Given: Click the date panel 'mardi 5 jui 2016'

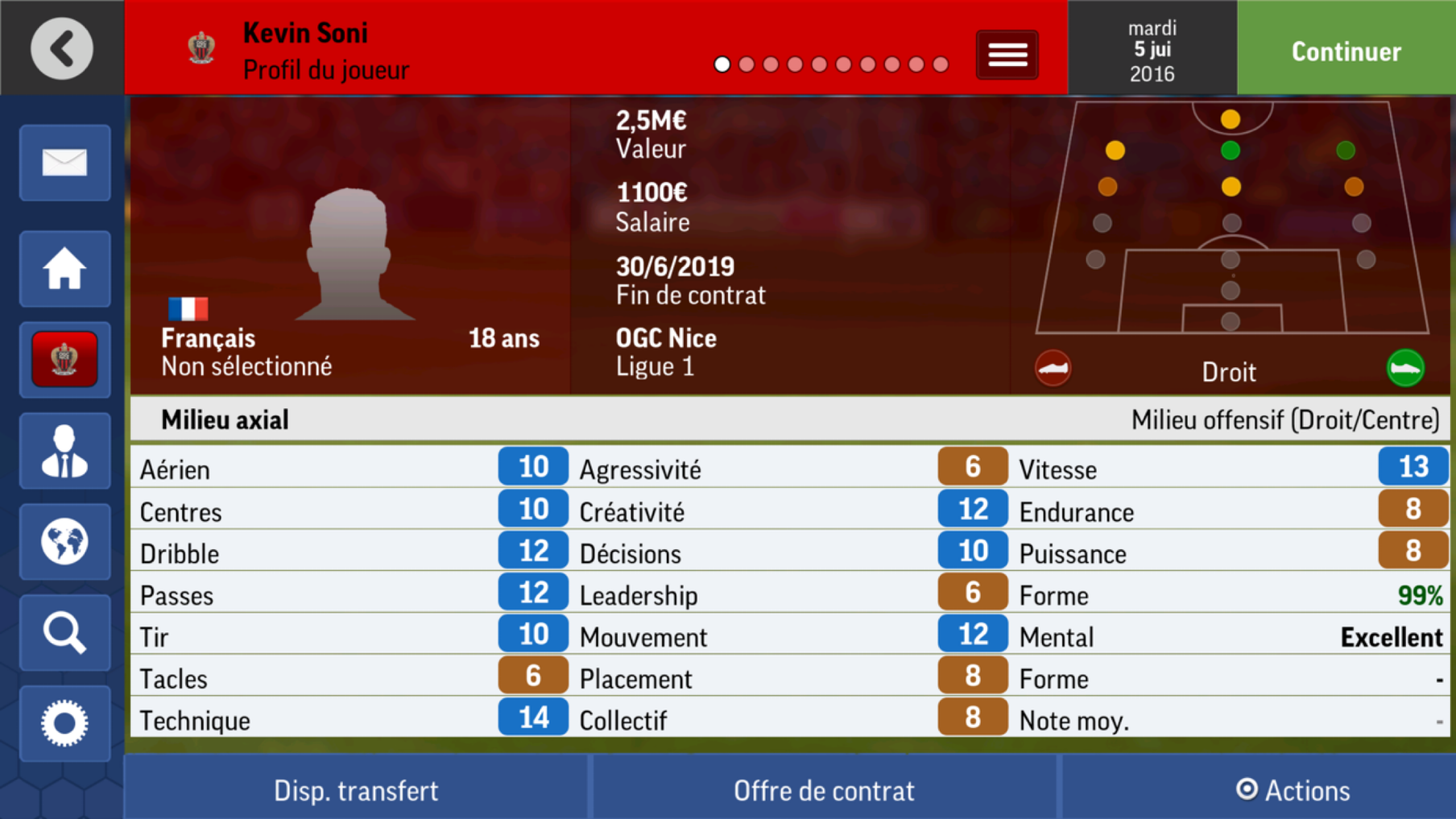Looking at the screenshot, I should (x=1151, y=49).
